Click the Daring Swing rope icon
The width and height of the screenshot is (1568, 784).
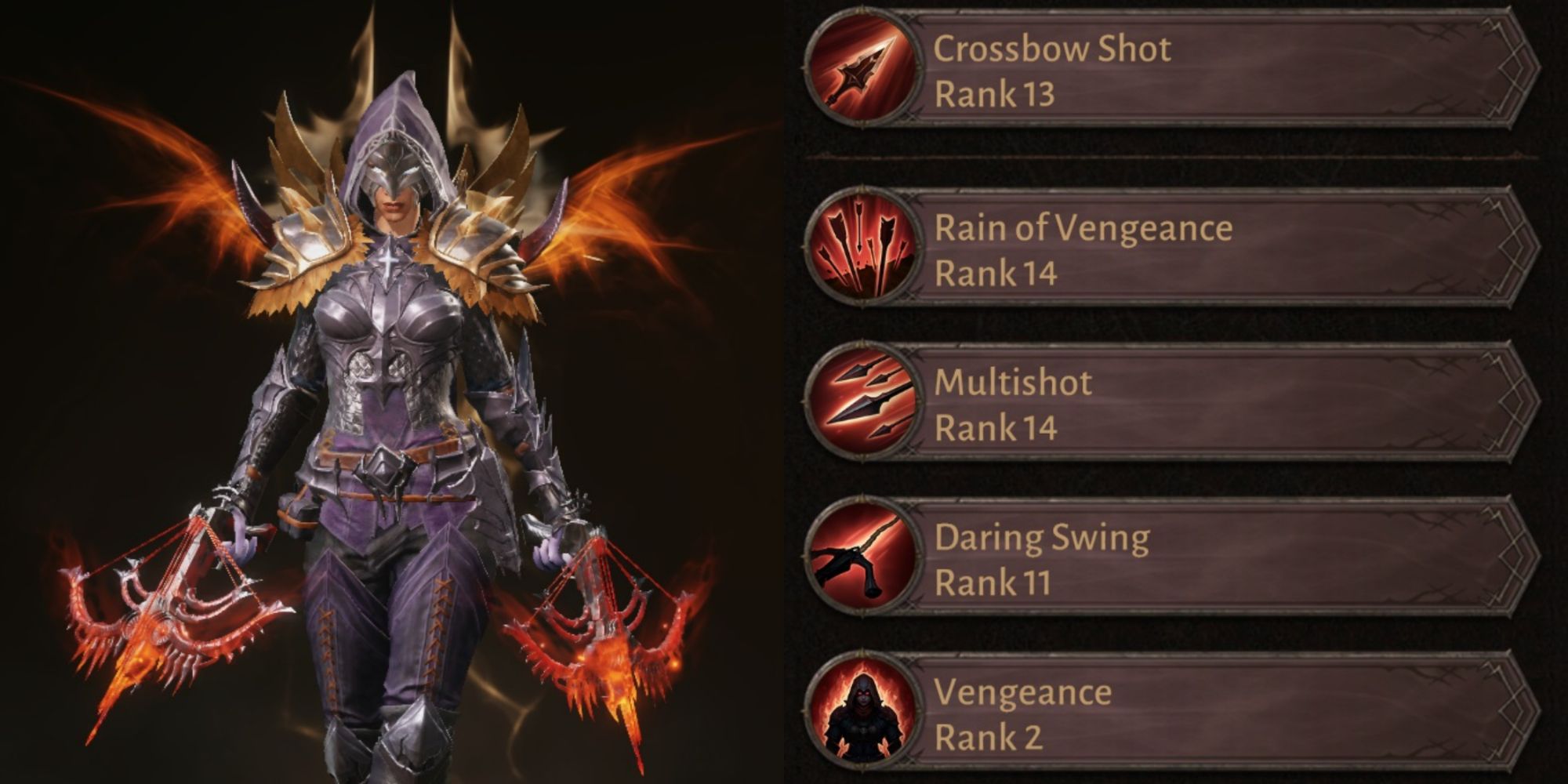pyautogui.click(x=862, y=558)
